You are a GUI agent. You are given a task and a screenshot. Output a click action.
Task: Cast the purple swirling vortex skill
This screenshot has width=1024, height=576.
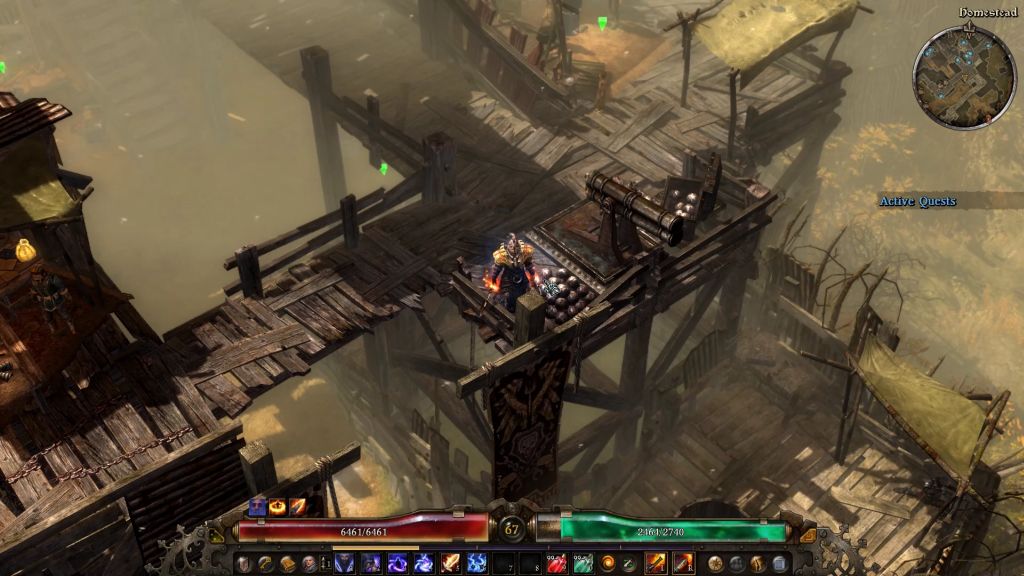398,564
